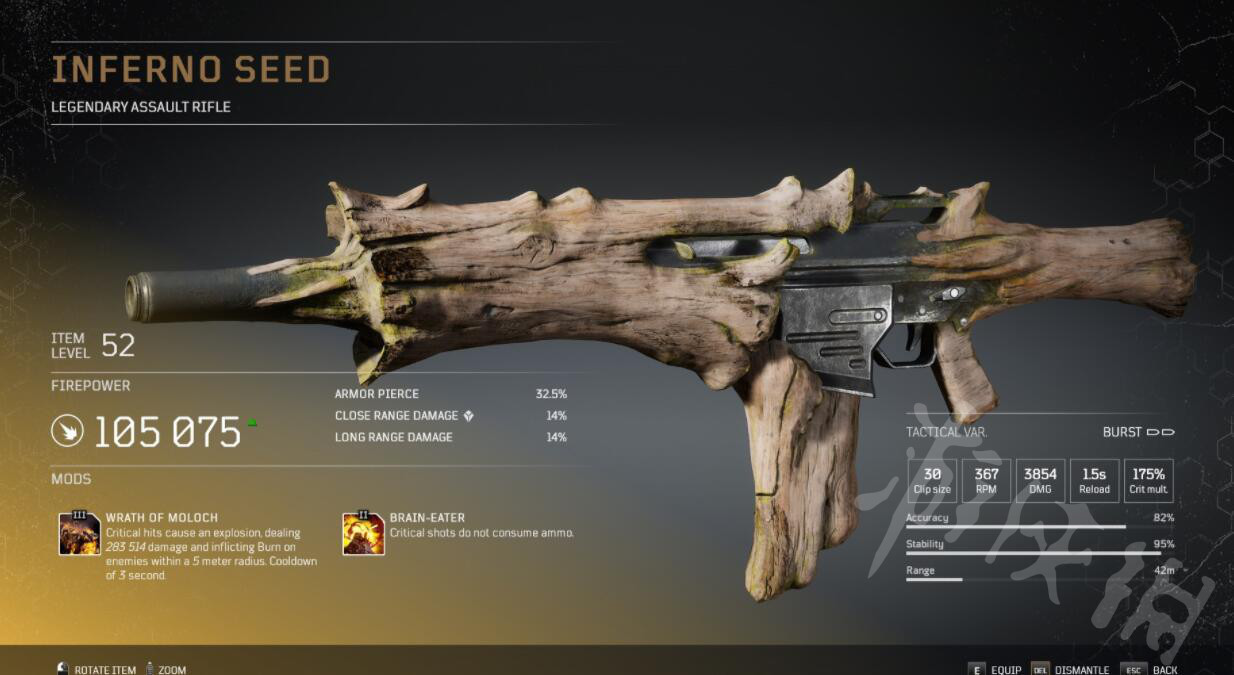The width and height of the screenshot is (1234, 675).
Task: Dismantle the Inferno Seed weapon
Action: point(1070,669)
